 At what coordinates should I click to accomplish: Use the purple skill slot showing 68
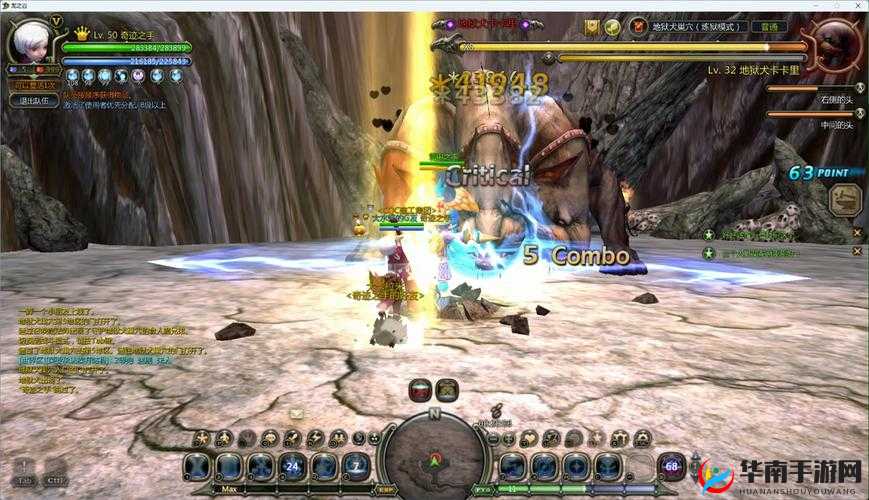[x=671, y=466]
